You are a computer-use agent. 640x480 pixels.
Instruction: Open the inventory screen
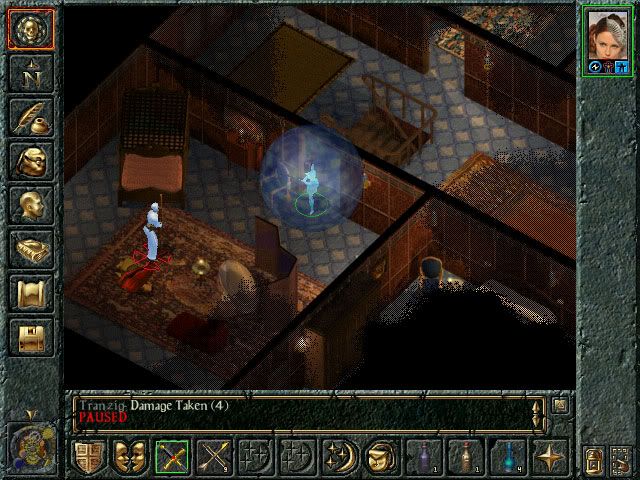[x=31, y=162]
